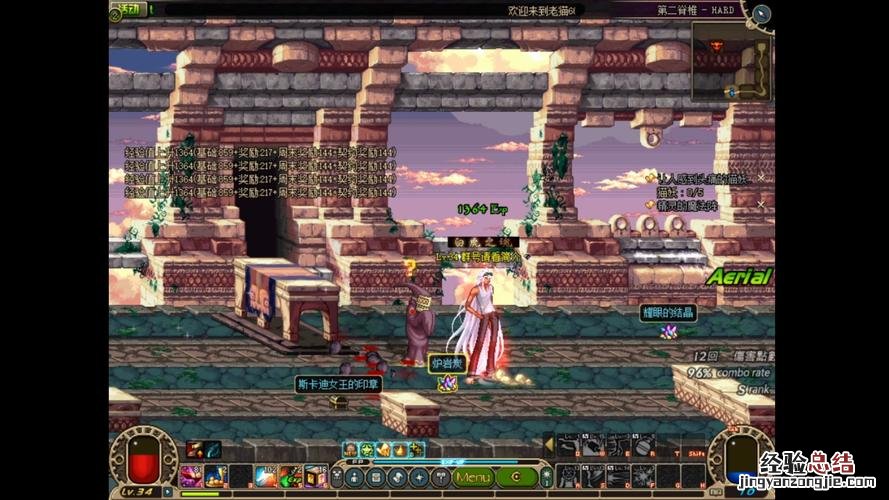Viewport: 889px width, 500px height.
Task: Select the gold coins pouch slot
Action: 216,476
